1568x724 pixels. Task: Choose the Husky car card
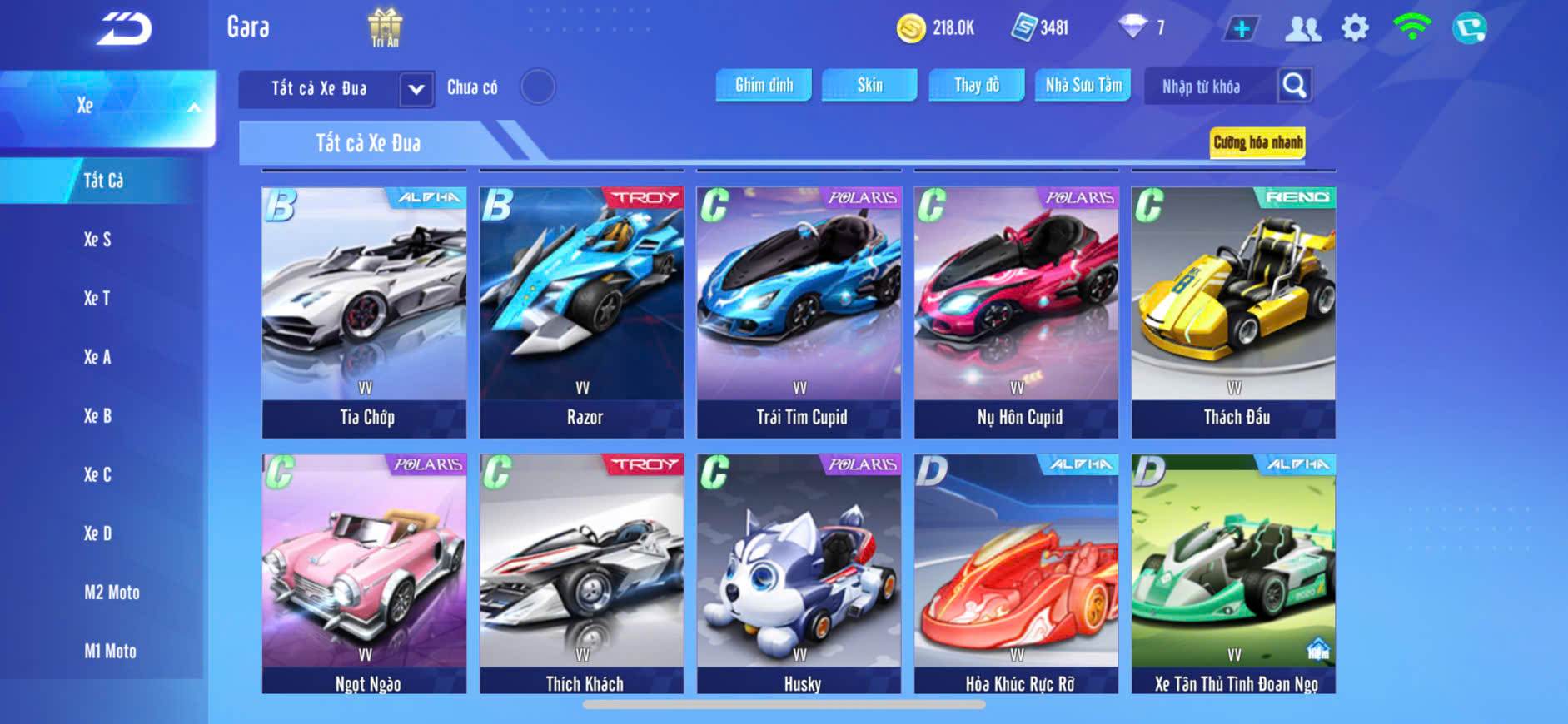[x=799, y=573]
